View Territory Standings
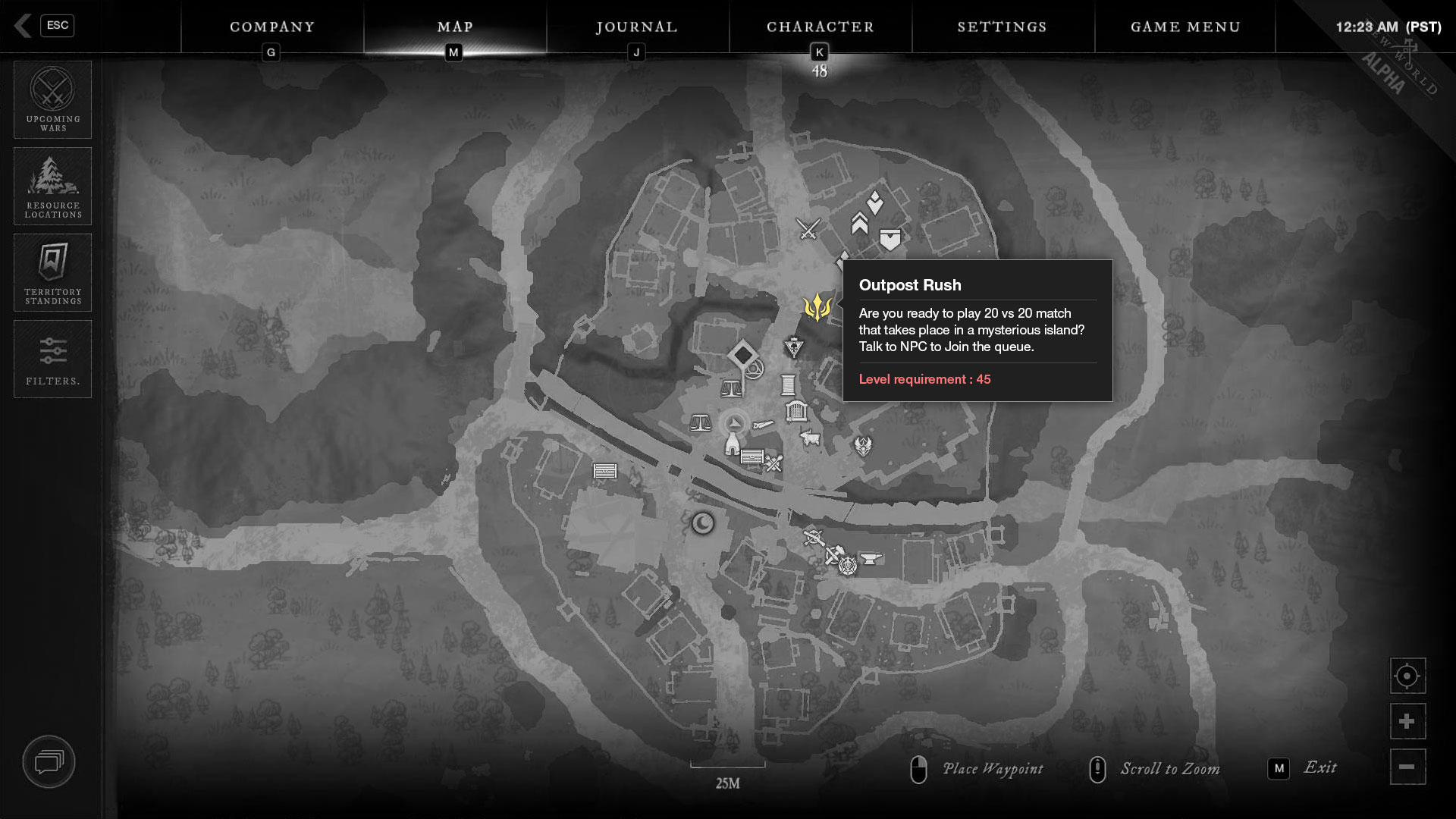1456x819 pixels. coord(52,272)
